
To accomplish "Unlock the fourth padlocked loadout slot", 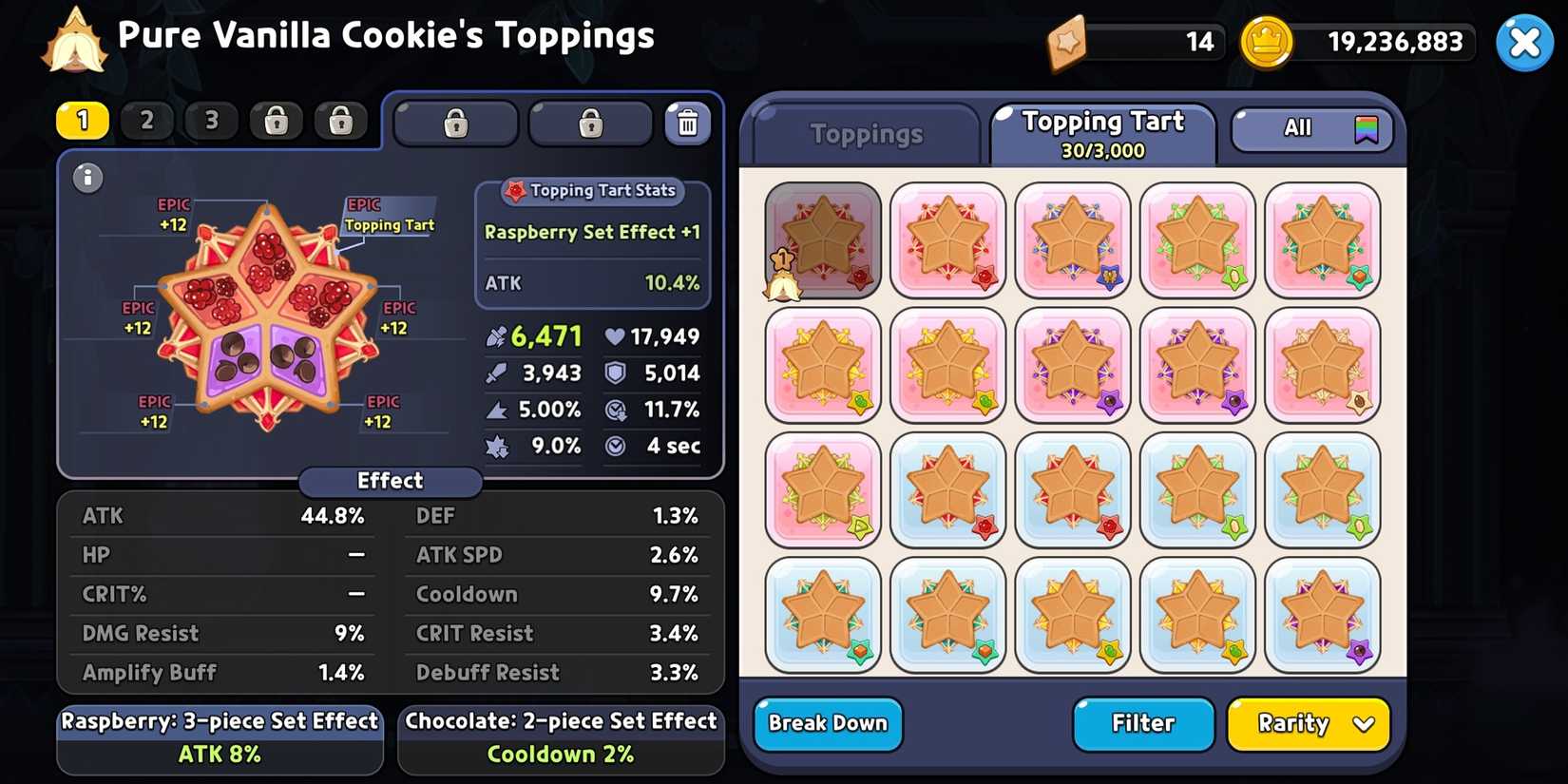I will [x=276, y=121].
